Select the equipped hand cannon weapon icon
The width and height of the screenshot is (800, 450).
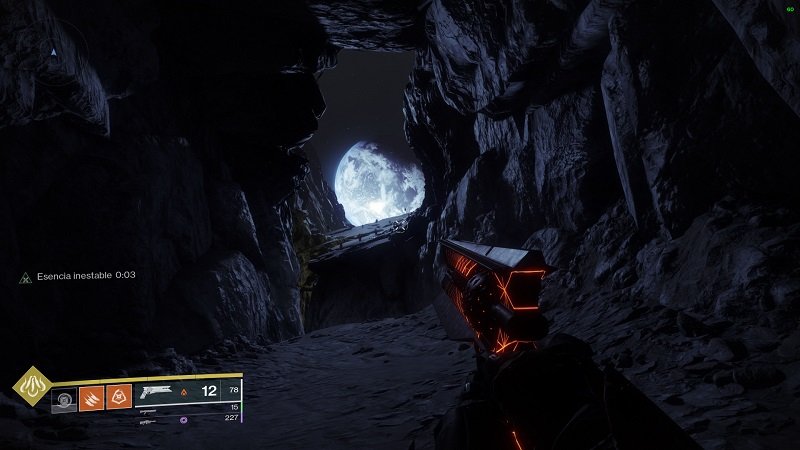tap(158, 392)
